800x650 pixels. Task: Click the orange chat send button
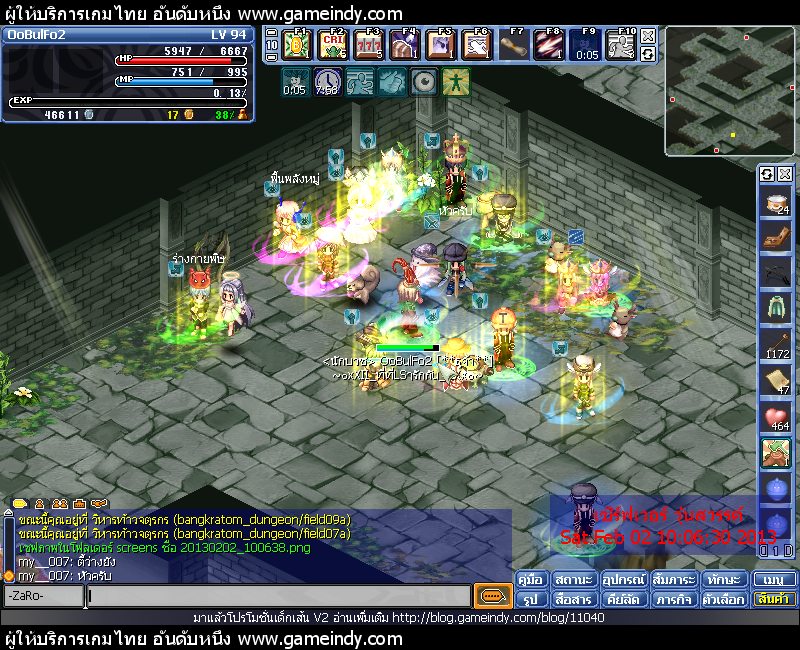[x=492, y=596]
